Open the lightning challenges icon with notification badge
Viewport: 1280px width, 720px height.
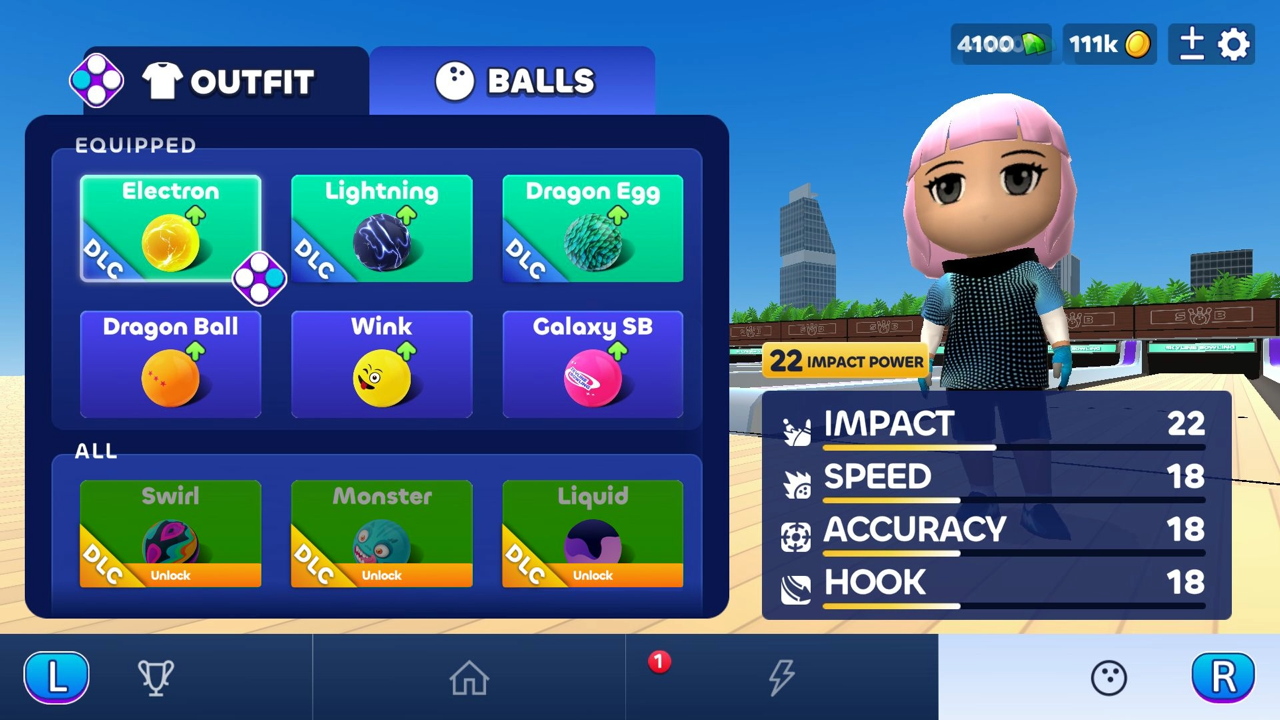point(782,677)
